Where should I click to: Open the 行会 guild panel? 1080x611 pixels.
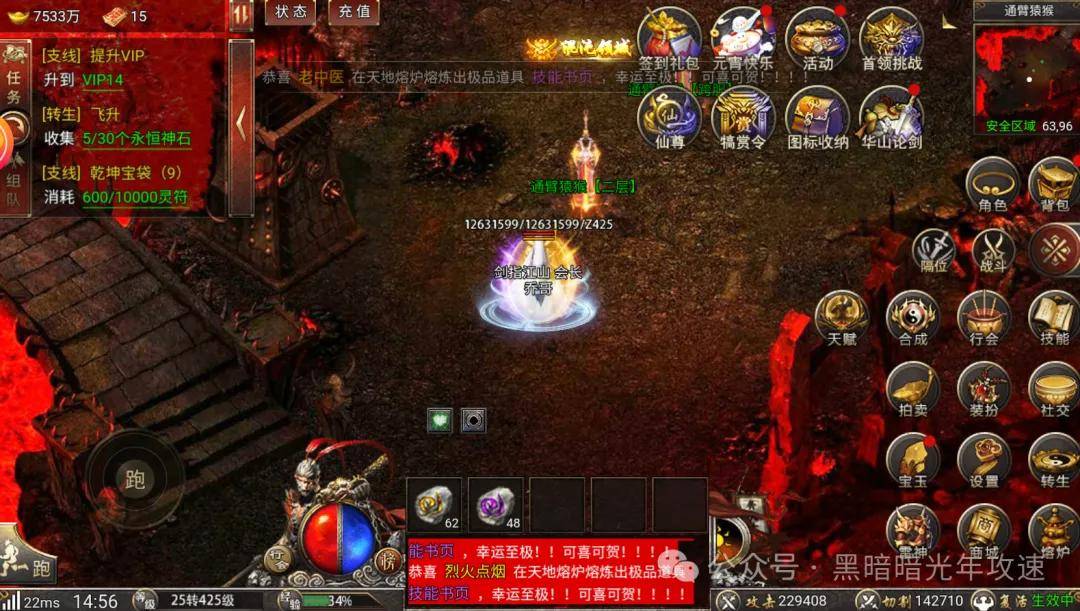point(984,316)
